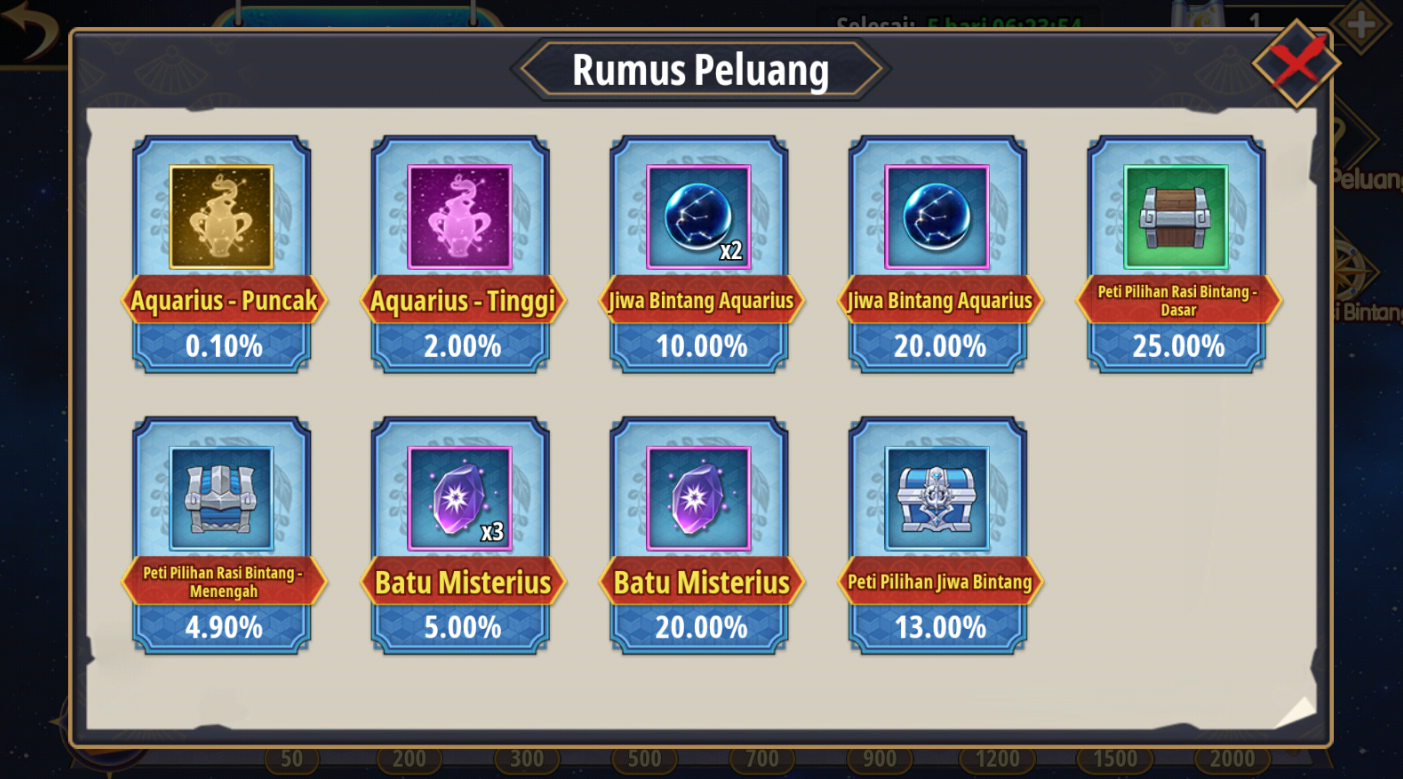Tap Jiwa Bintang Aquarius at 20.00%
The height and width of the screenshot is (779, 1403).
[x=937, y=217]
